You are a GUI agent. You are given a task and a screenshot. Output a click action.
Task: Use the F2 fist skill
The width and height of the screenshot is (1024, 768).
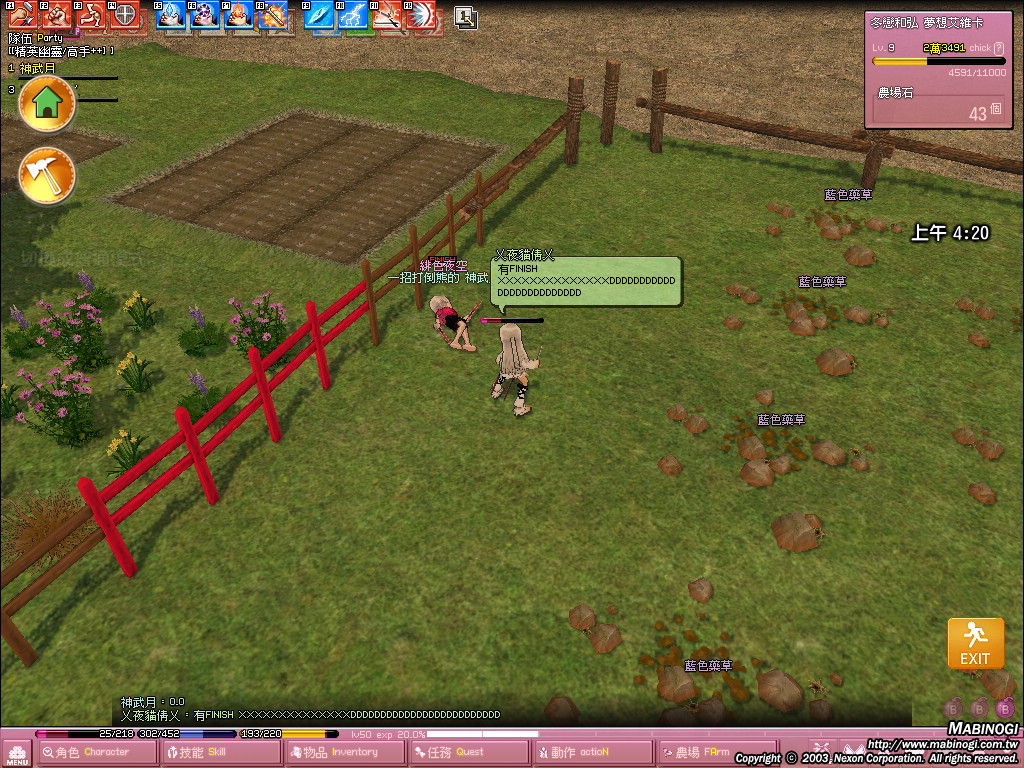[56, 15]
